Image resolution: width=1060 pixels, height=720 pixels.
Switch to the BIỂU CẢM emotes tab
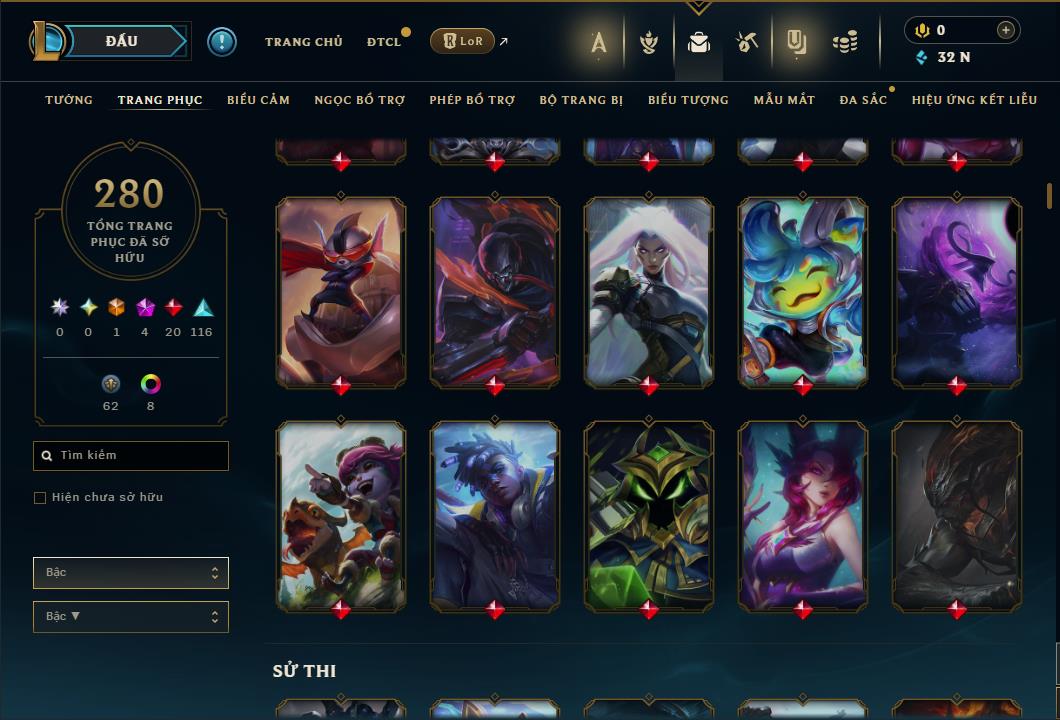tap(258, 100)
